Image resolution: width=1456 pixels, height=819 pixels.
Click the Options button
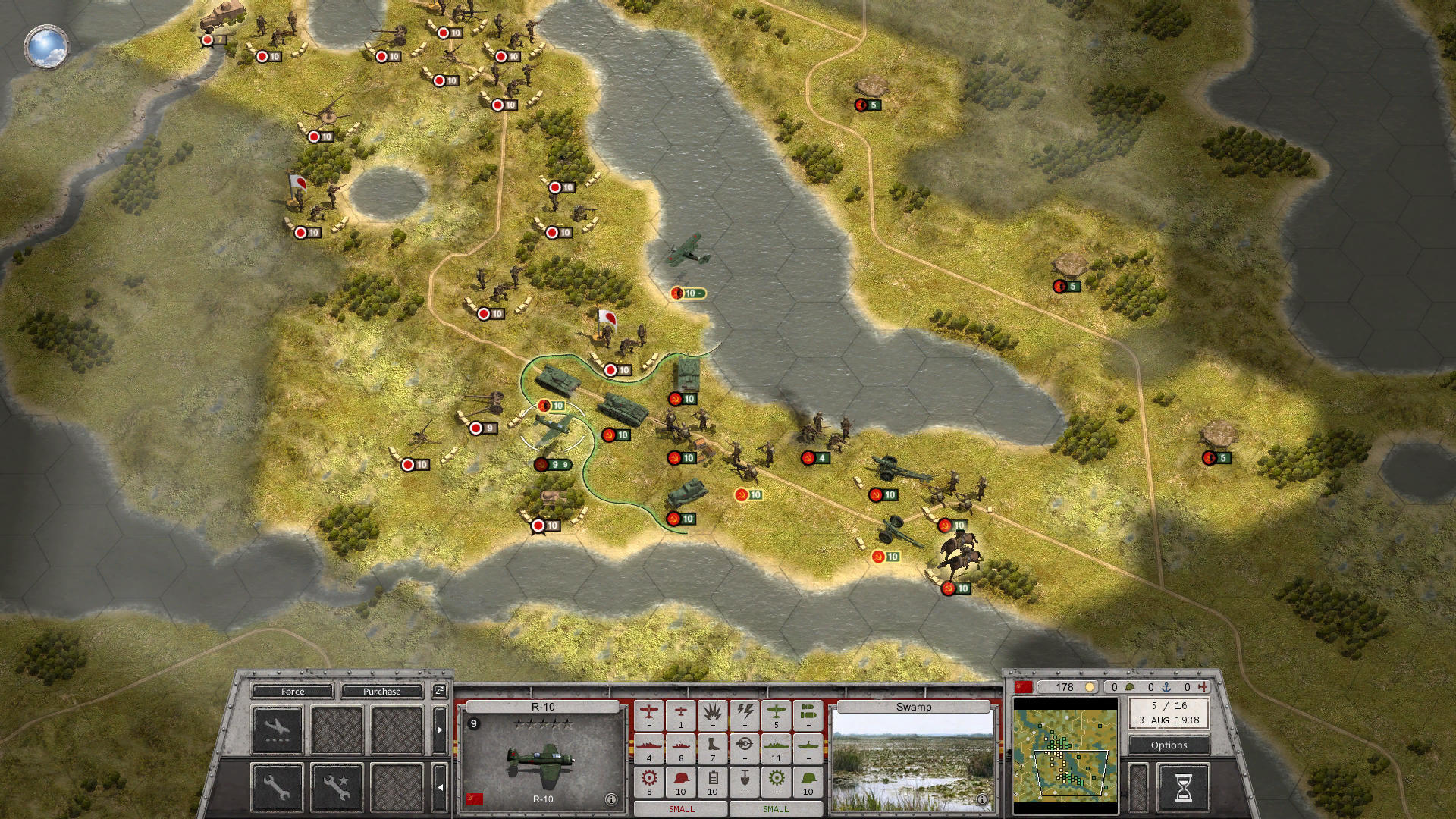[1169, 745]
